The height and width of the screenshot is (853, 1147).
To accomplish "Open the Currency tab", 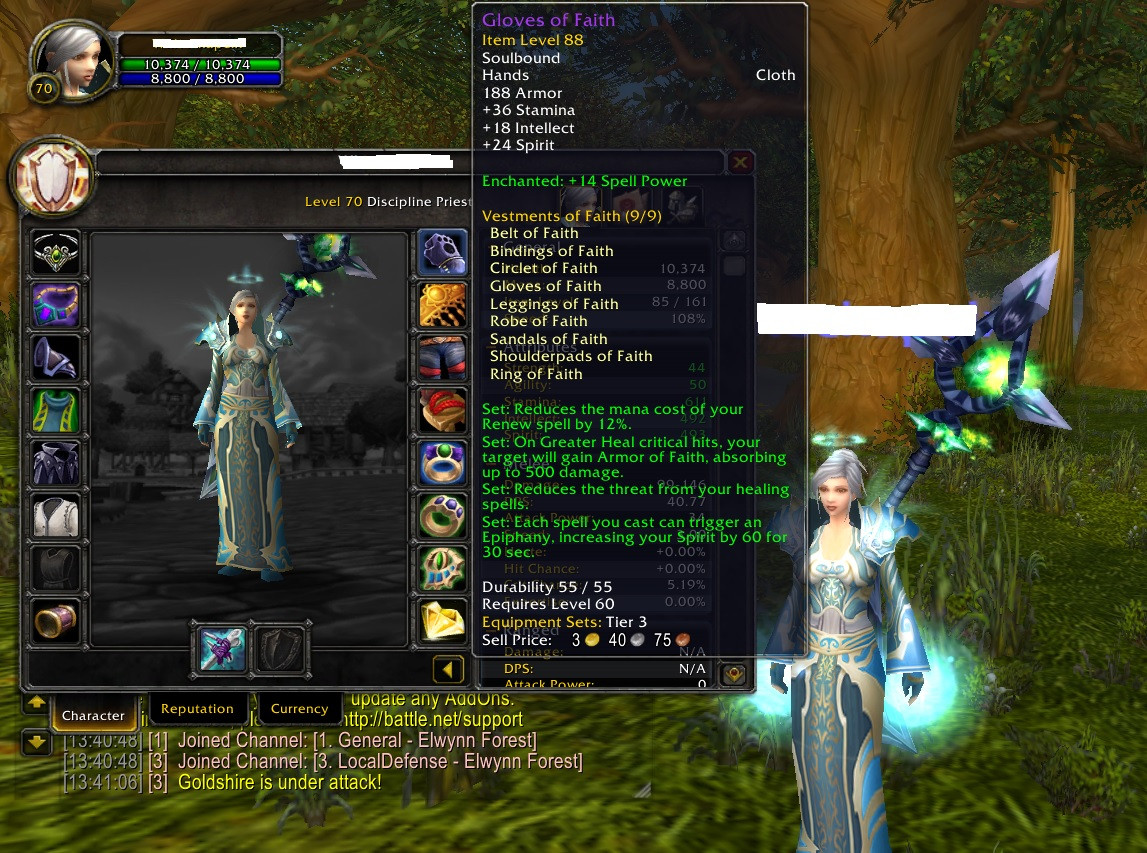I will pos(299,709).
